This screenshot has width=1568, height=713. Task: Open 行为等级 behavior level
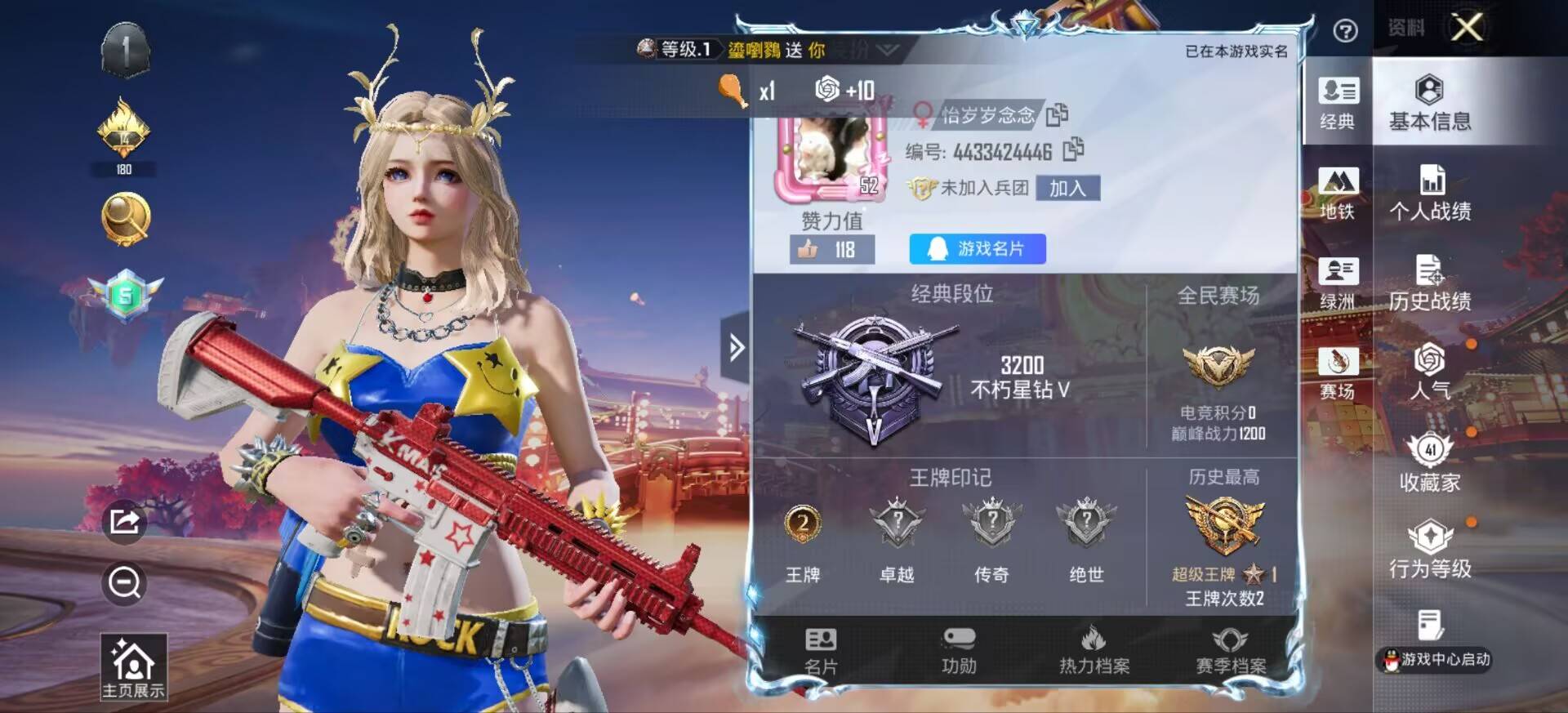(1430, 550)
